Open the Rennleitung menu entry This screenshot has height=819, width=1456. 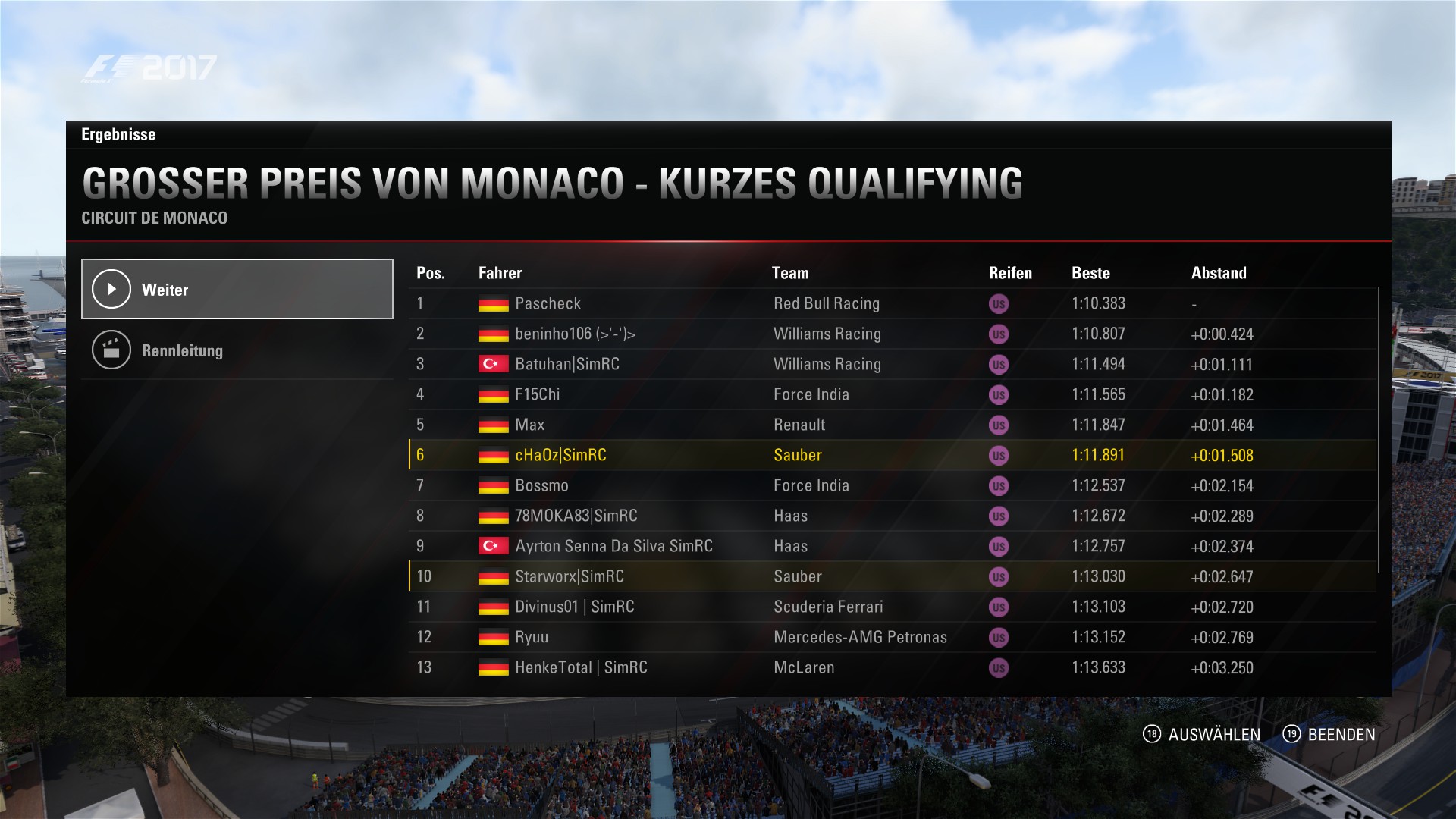click(237, 350)
